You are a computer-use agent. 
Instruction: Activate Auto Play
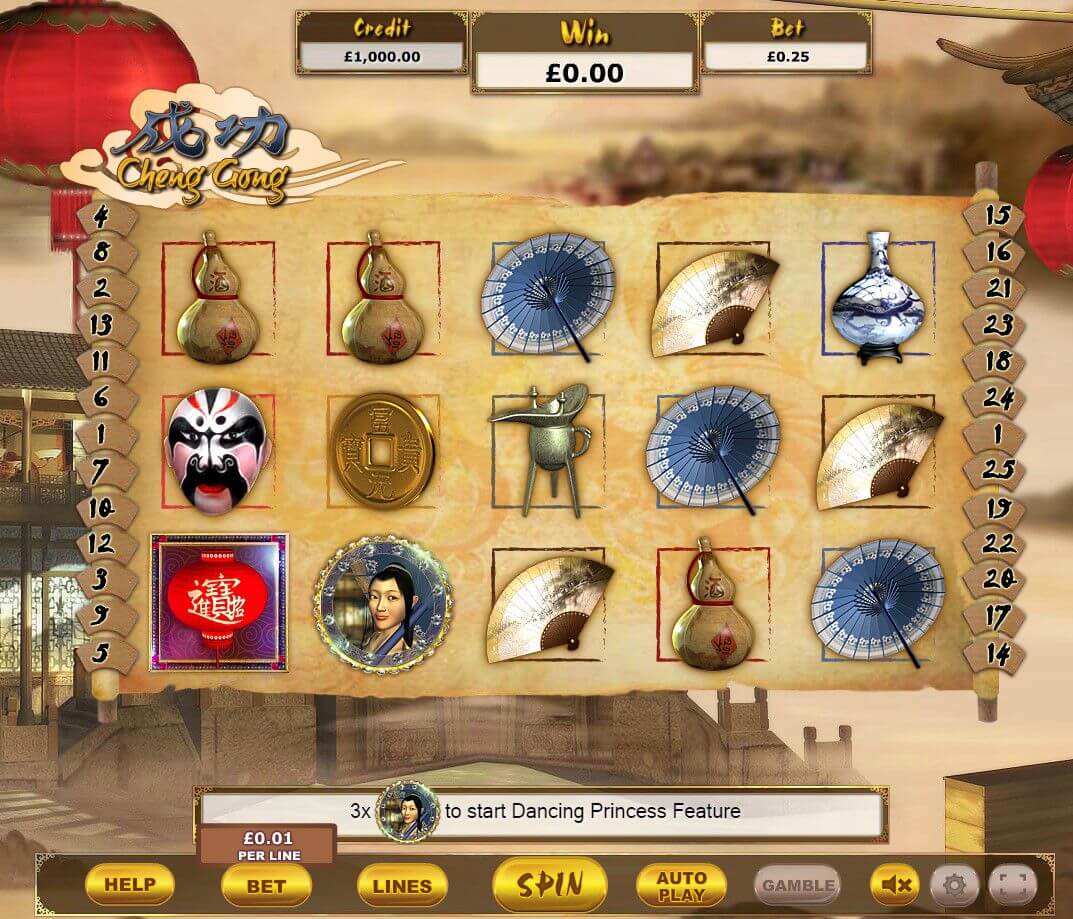coord(681,884)
